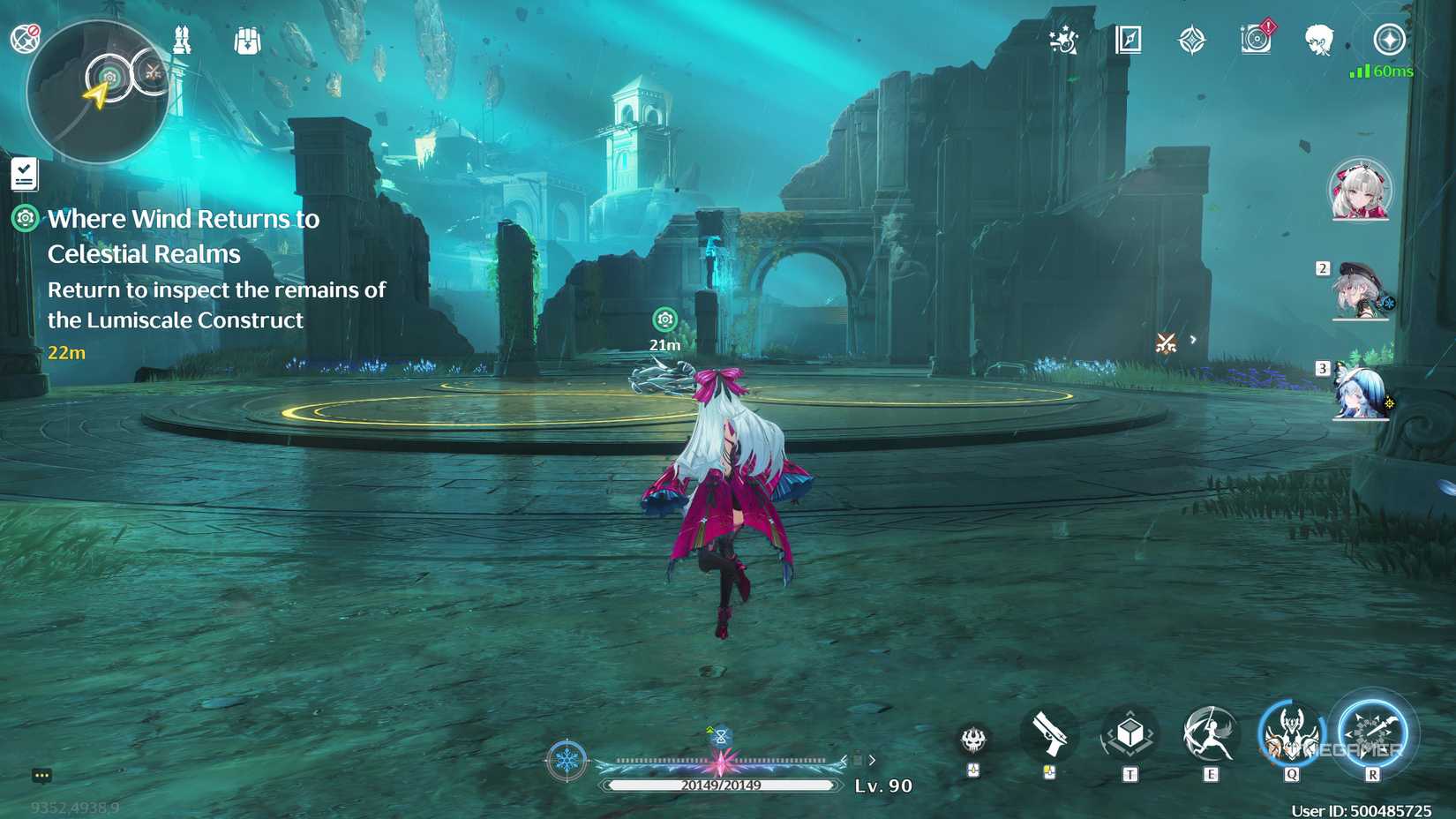Expand the crossed-swords challenge indicator chevron
The height and width of the screenshot is (819, 1456).
point(1192,339)
